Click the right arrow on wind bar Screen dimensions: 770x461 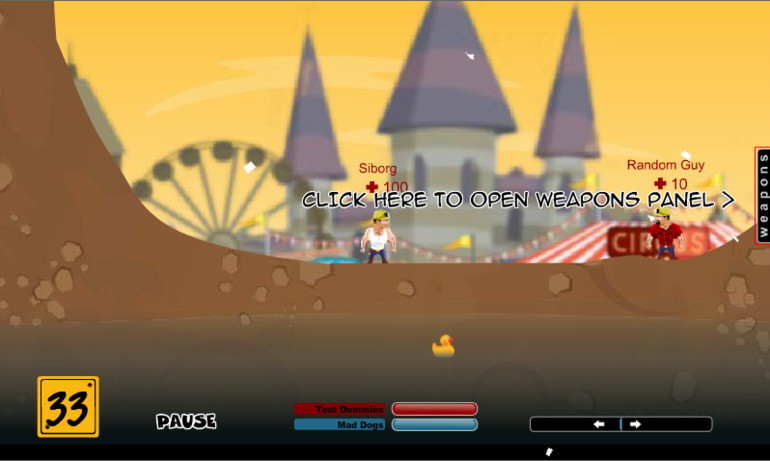click(636, 424)
